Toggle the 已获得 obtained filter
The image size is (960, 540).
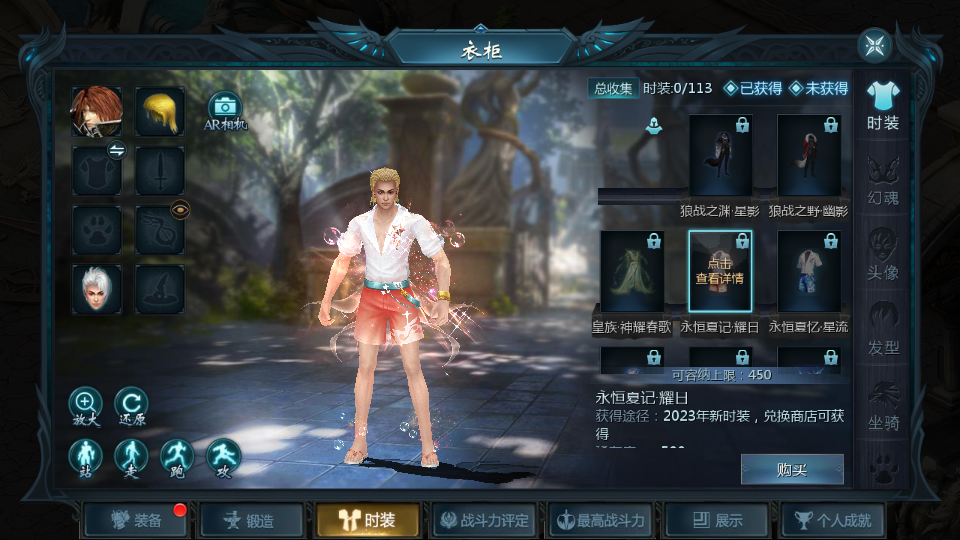753,88
